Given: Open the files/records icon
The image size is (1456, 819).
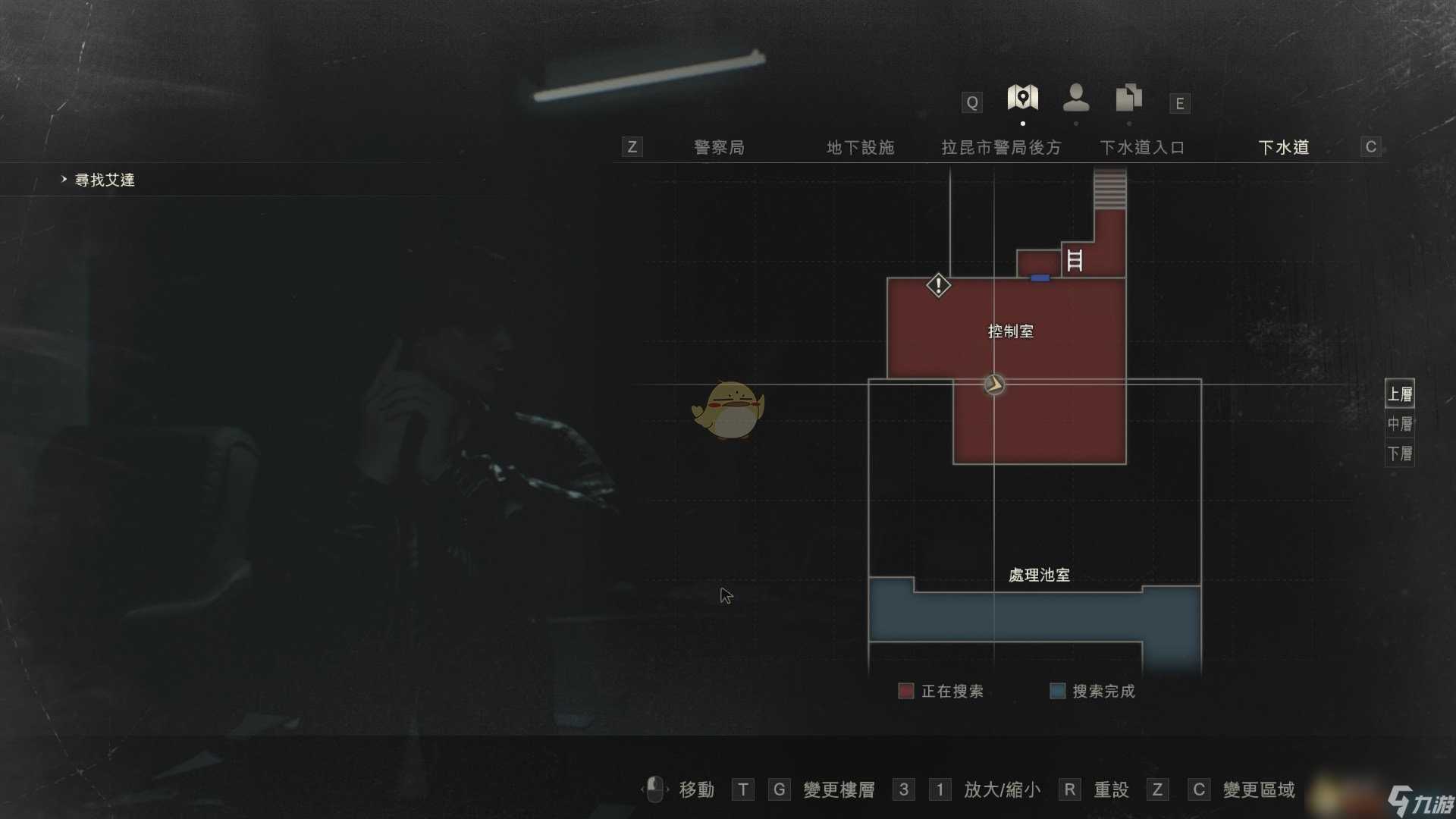Looking at the screenshot, I should pyautogui.click(x=1128, y=97).
